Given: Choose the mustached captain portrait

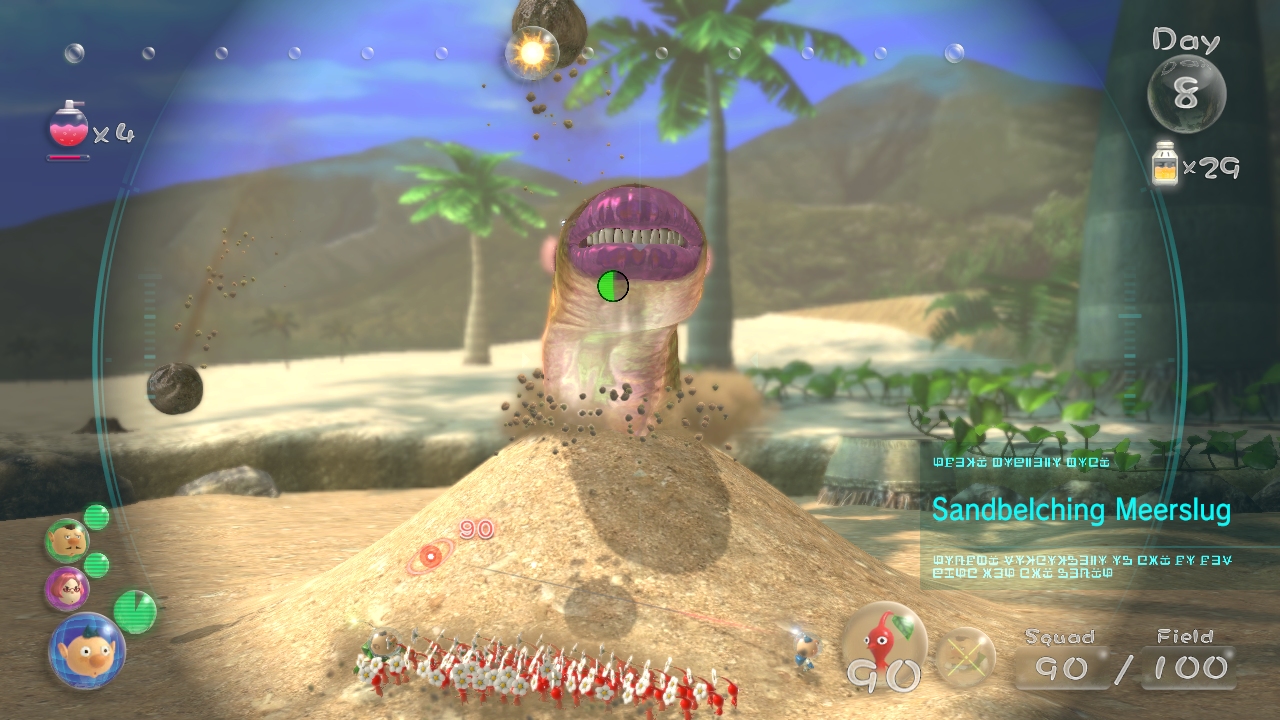Looking at the screenshot, I should (x=67, y=541).
